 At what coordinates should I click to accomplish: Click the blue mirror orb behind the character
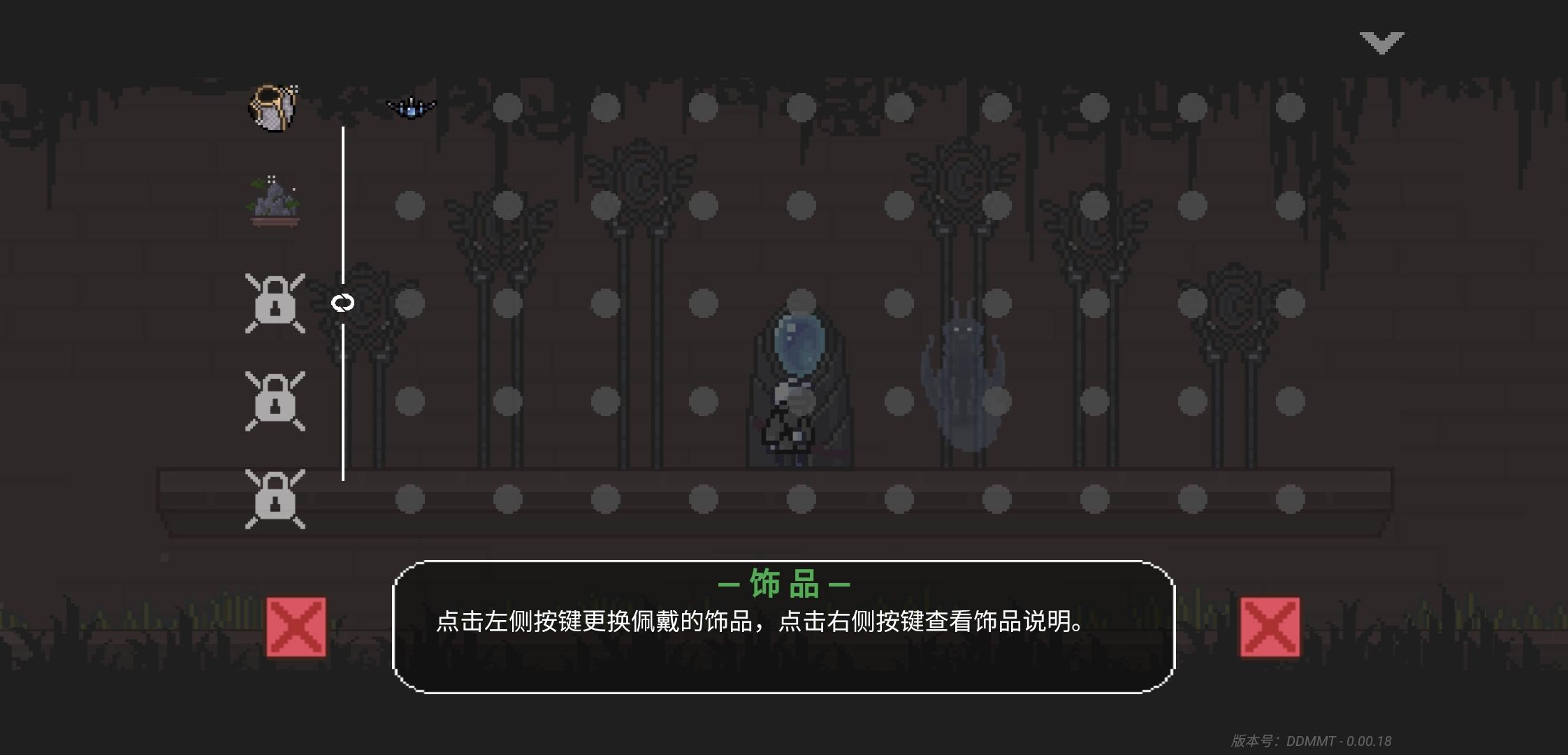[x=799, y=343]
